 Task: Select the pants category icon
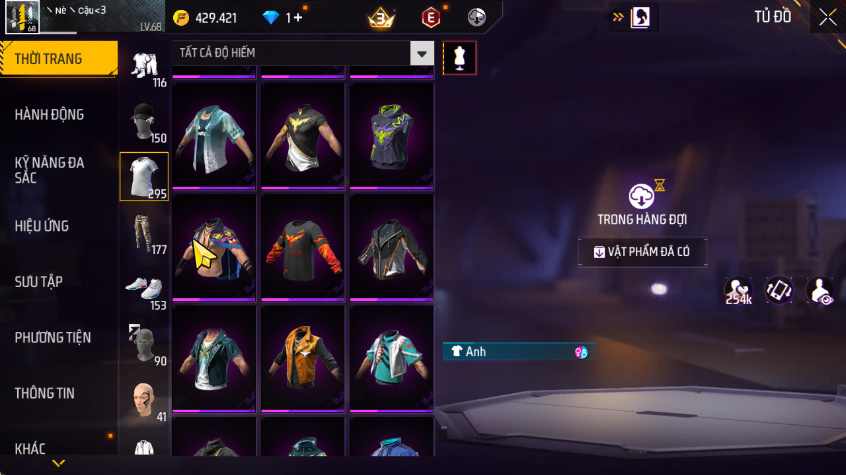(x=144, y=233)
